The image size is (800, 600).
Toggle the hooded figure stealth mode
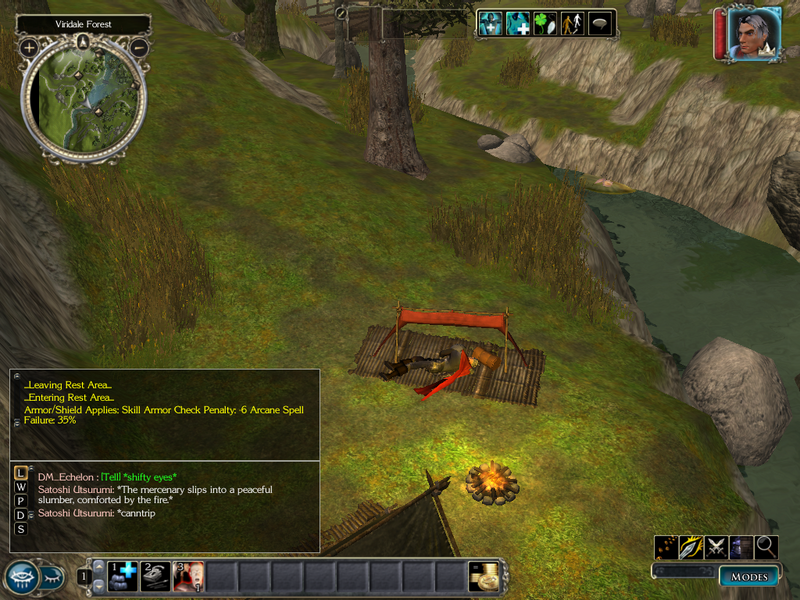pyautogui.click(x=741, y=547)
